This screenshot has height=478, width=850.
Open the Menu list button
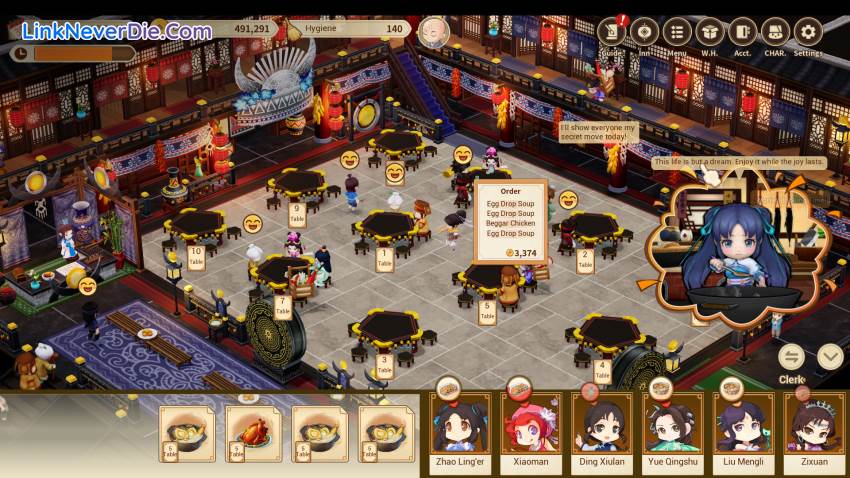click(677, 31)
